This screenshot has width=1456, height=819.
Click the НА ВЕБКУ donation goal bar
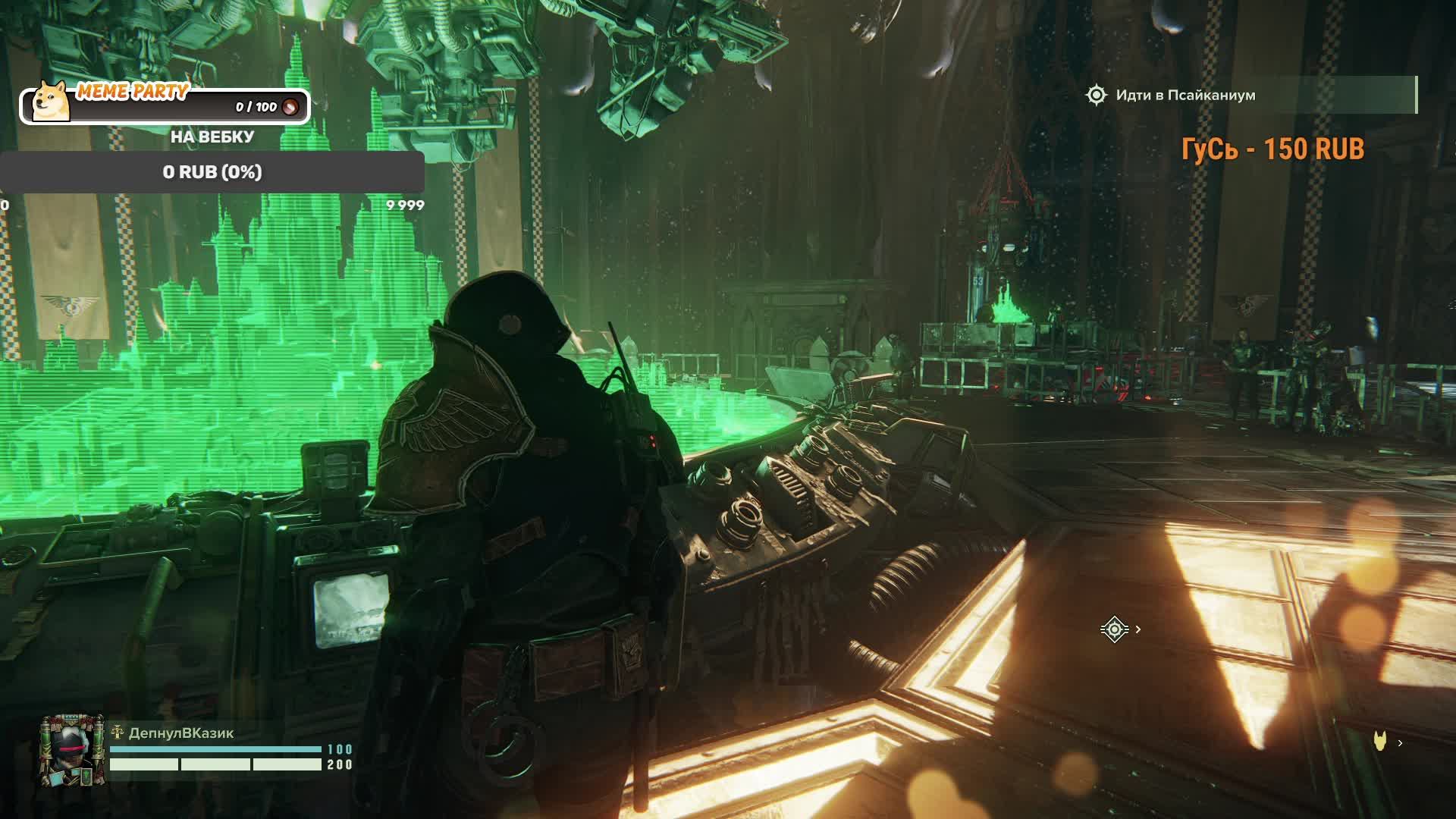click(x=212, y=172)
